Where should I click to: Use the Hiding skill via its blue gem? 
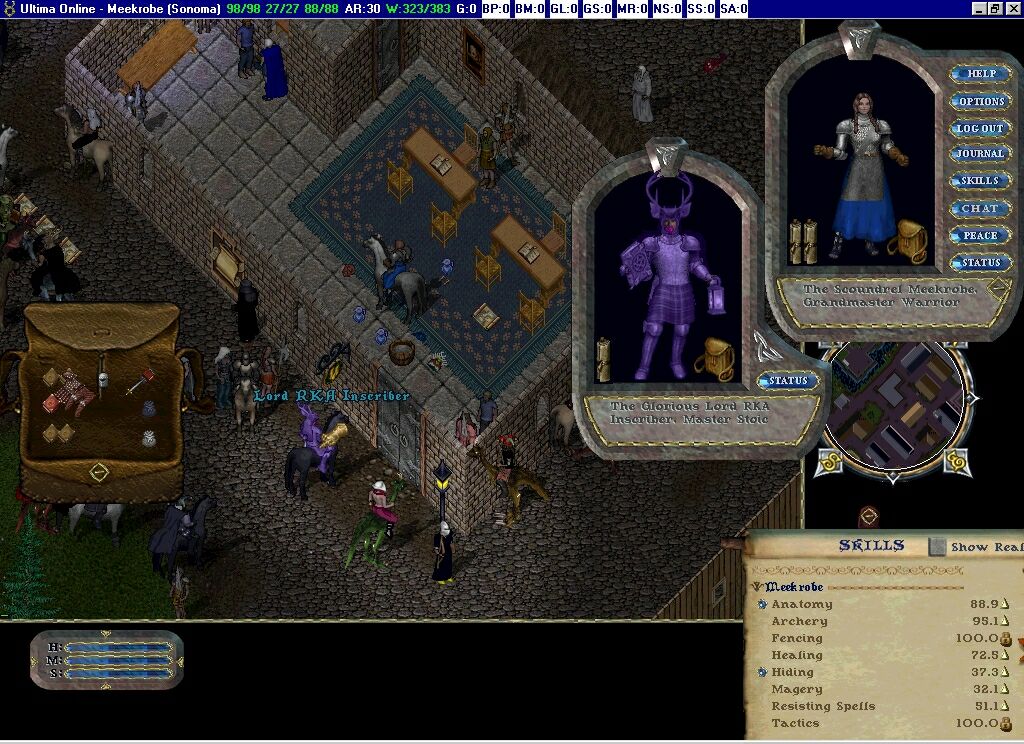tap(762, 672)
